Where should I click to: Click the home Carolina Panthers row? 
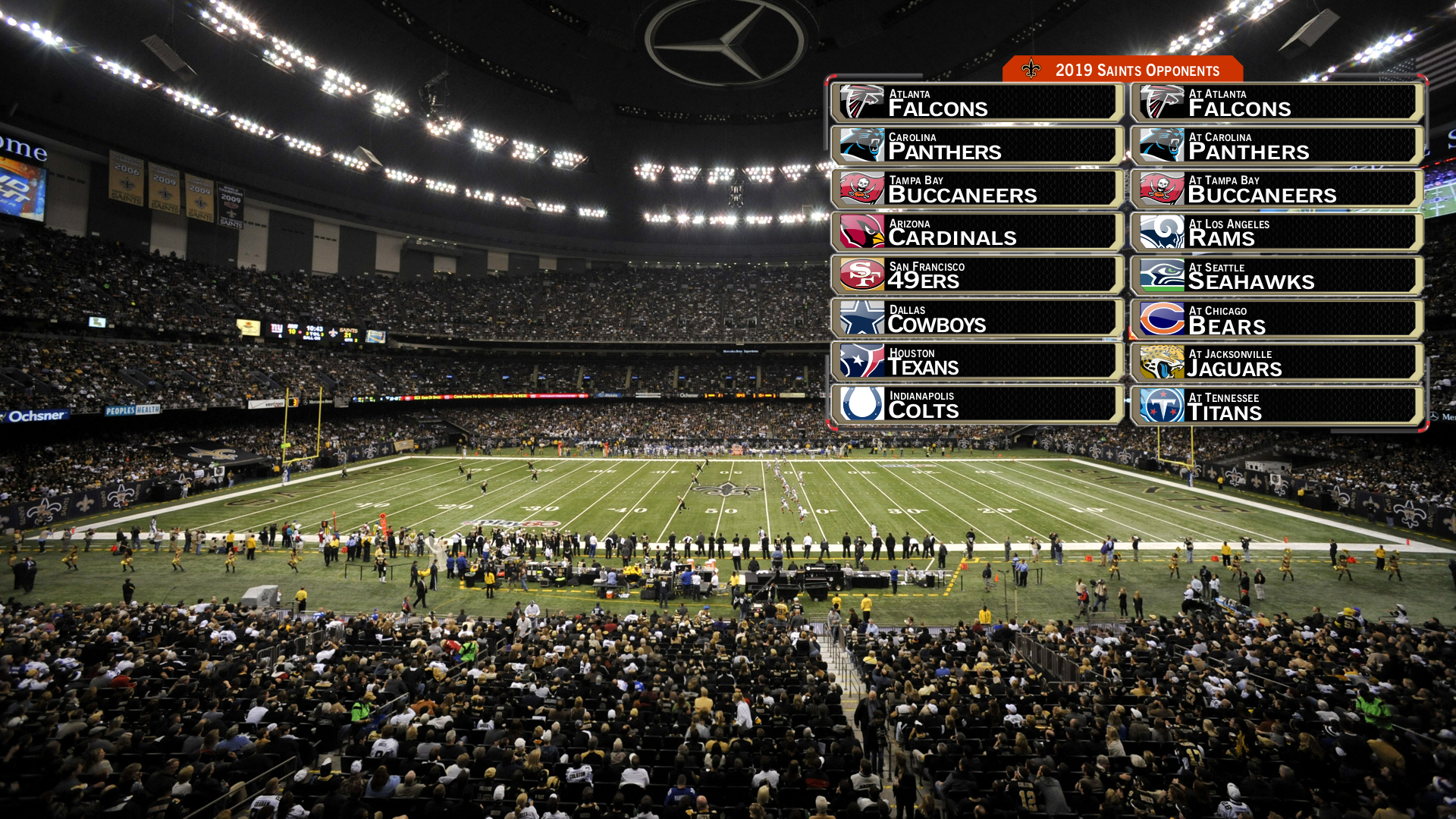[x=977, y=146]
